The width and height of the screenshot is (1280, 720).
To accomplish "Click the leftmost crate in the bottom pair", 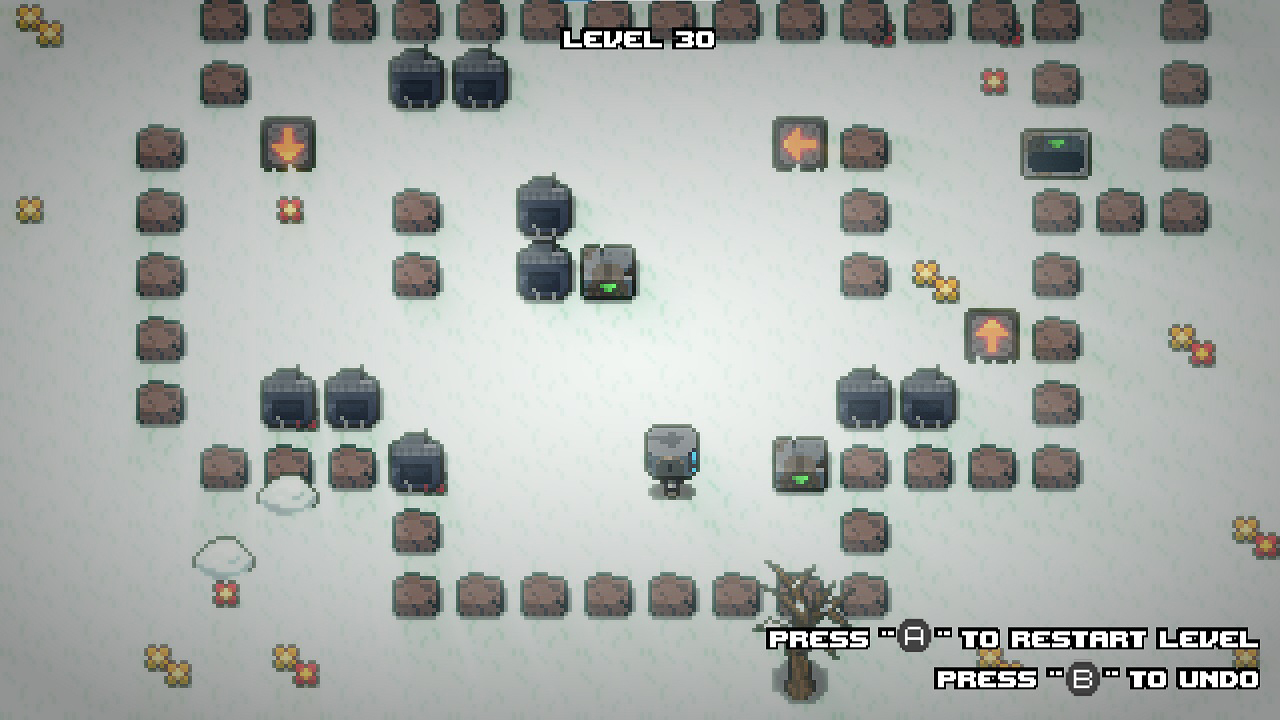I will [287, 397].
